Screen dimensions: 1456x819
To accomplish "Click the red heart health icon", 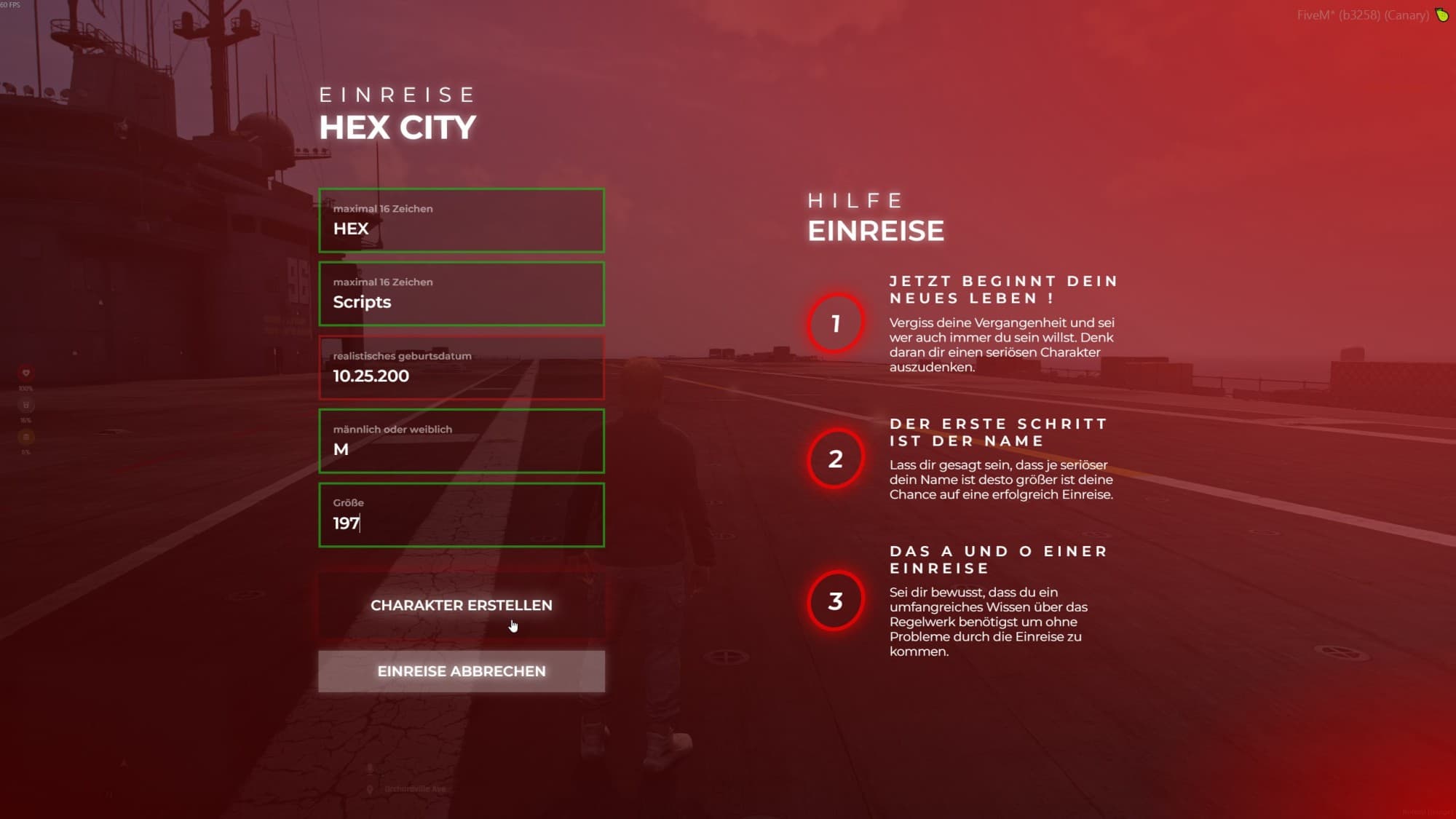I will pos(26,373).
